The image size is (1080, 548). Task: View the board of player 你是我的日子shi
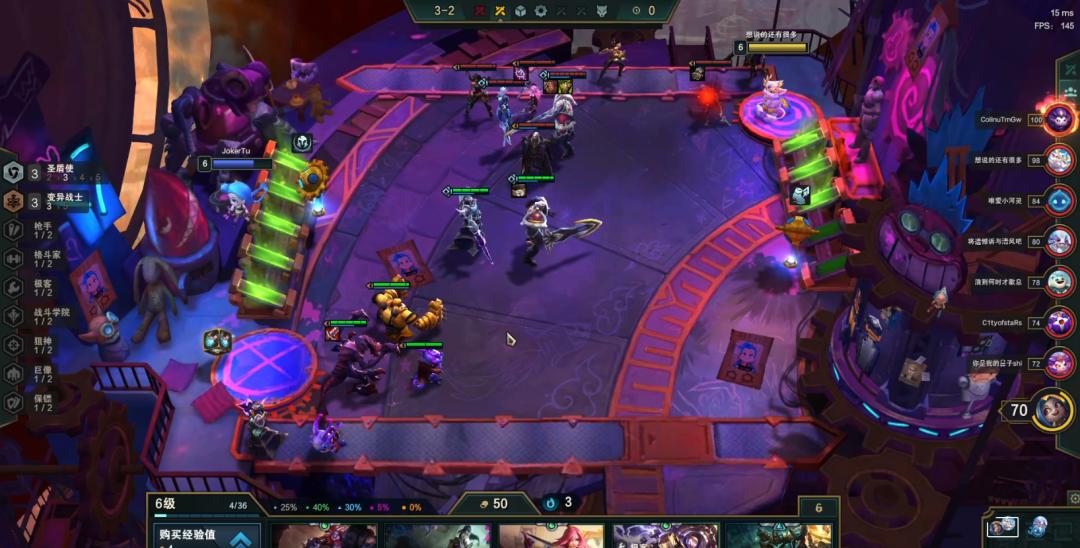(1058, 363)
